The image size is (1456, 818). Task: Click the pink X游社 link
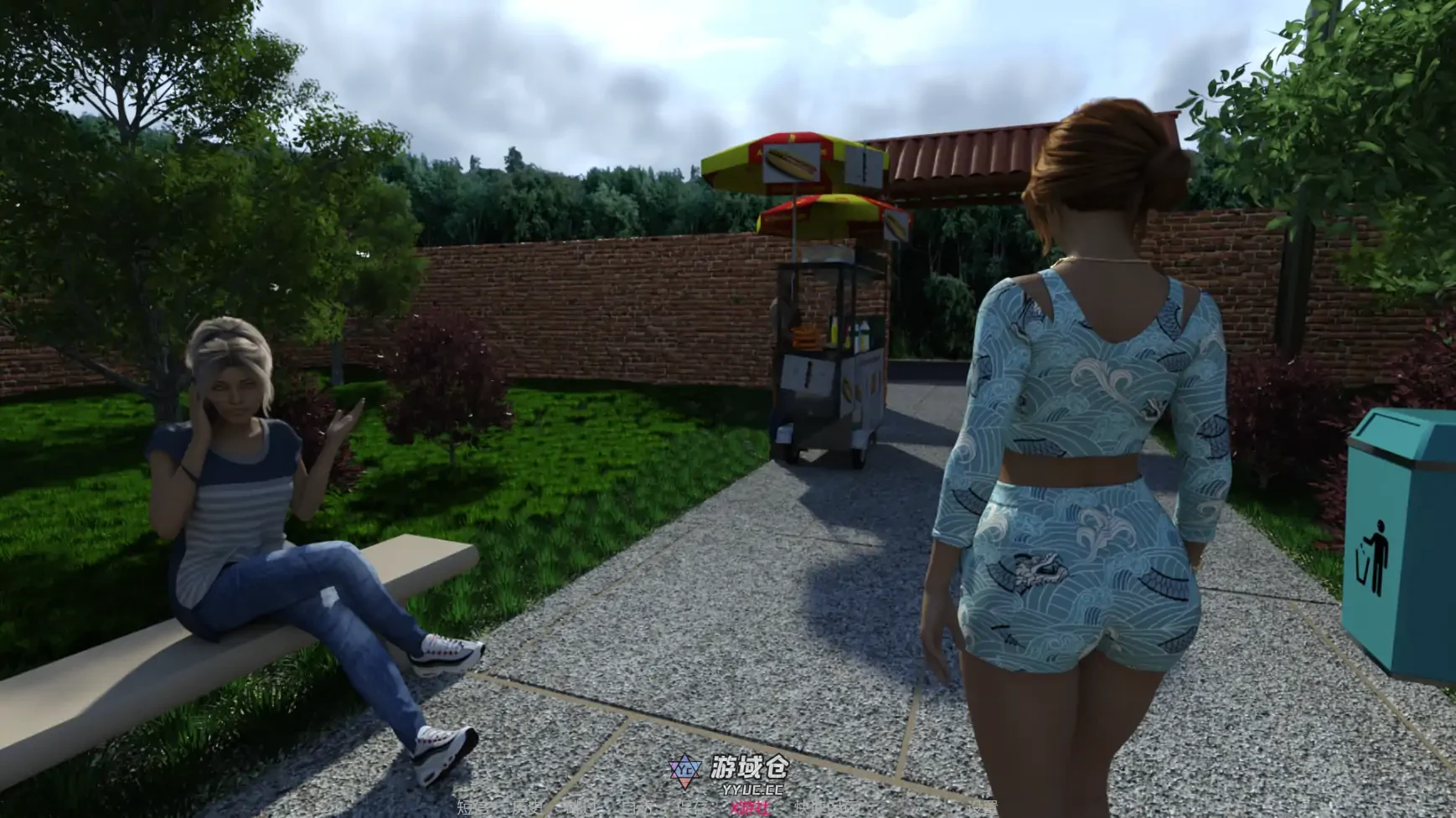750,808
